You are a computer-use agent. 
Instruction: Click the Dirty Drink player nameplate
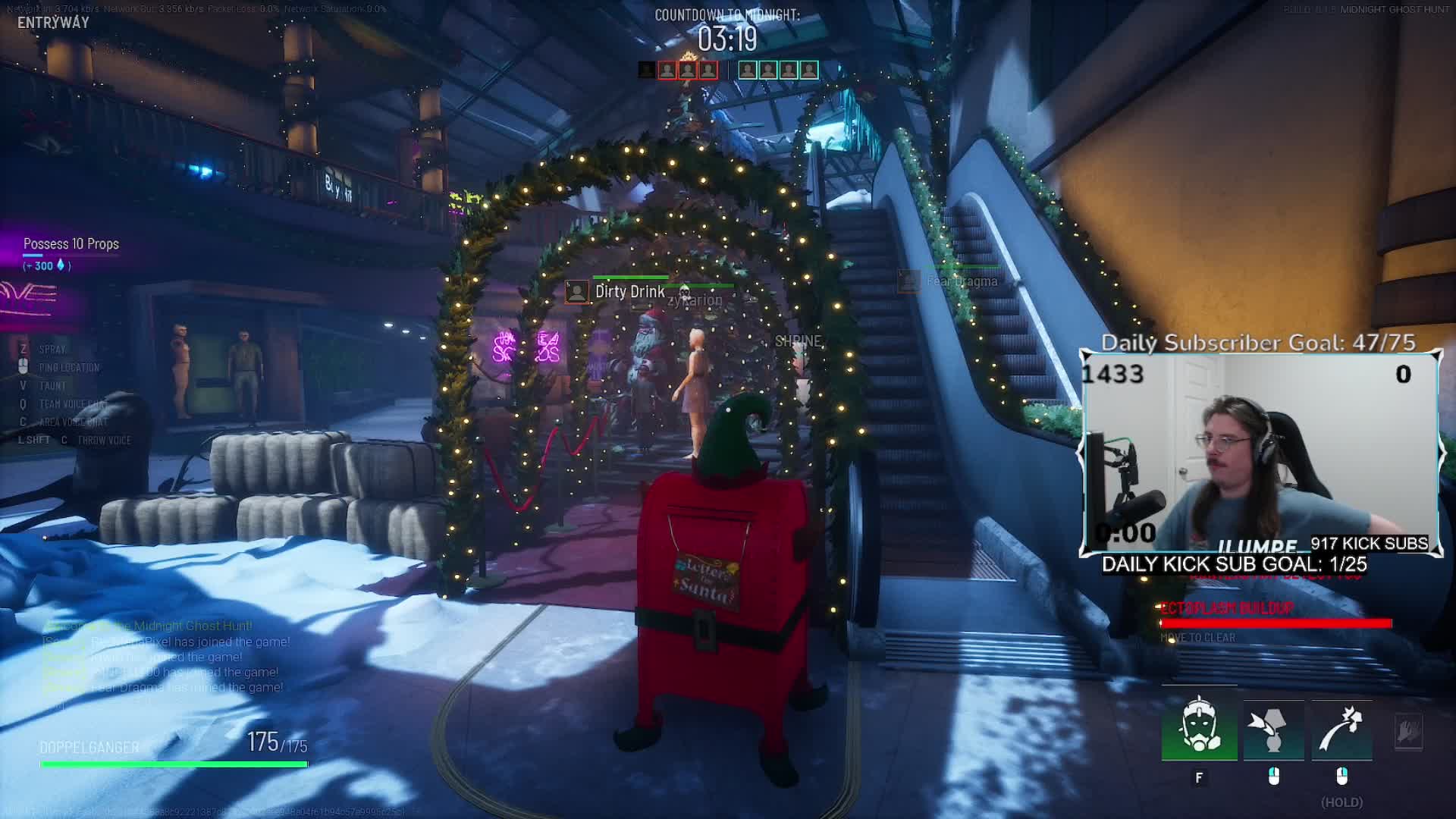(617, 292)
